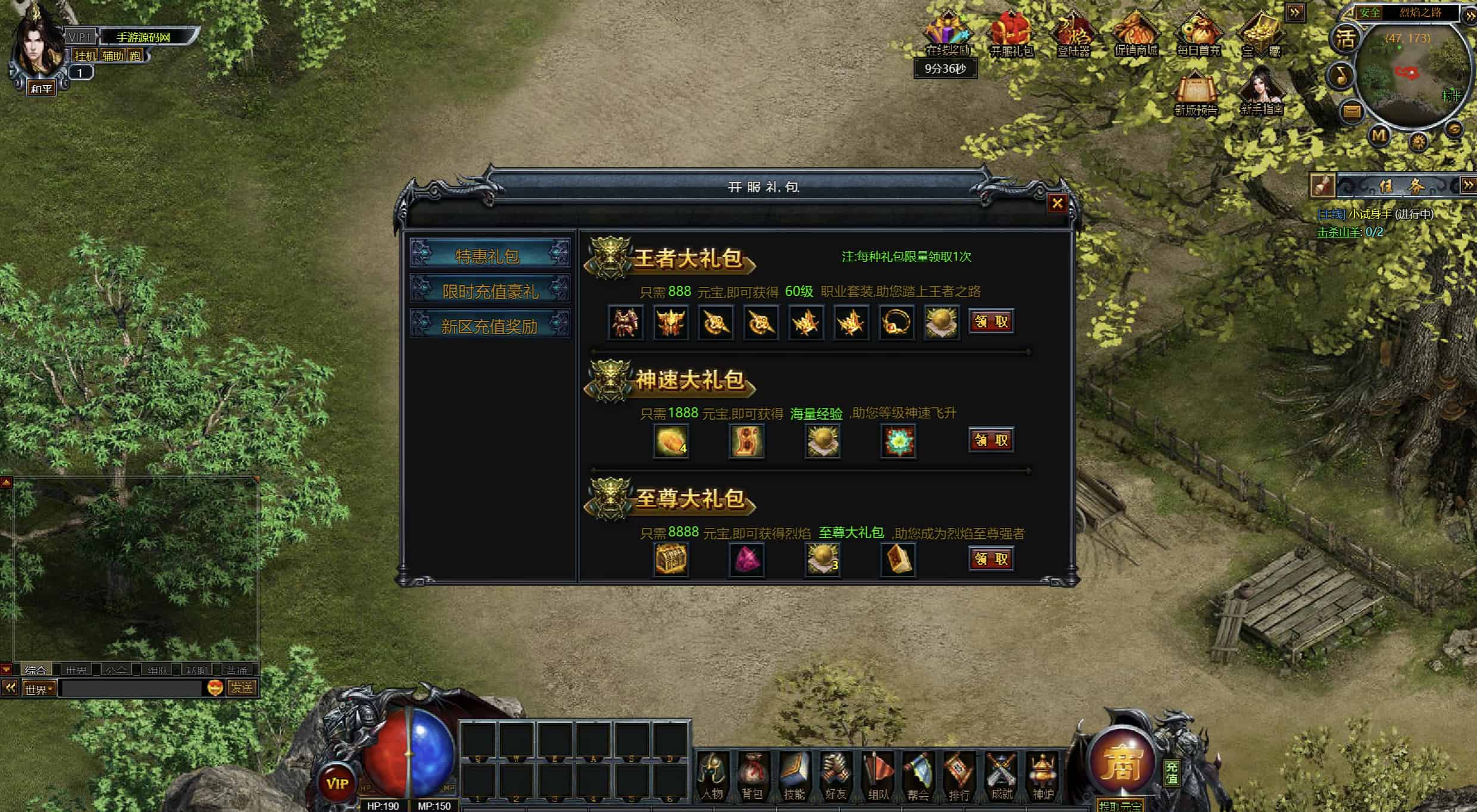Image resolution: width=1477 pixels, height=812 pixels.
Task: Open the 新区充值奖励 tab
Action: (489, 326)
